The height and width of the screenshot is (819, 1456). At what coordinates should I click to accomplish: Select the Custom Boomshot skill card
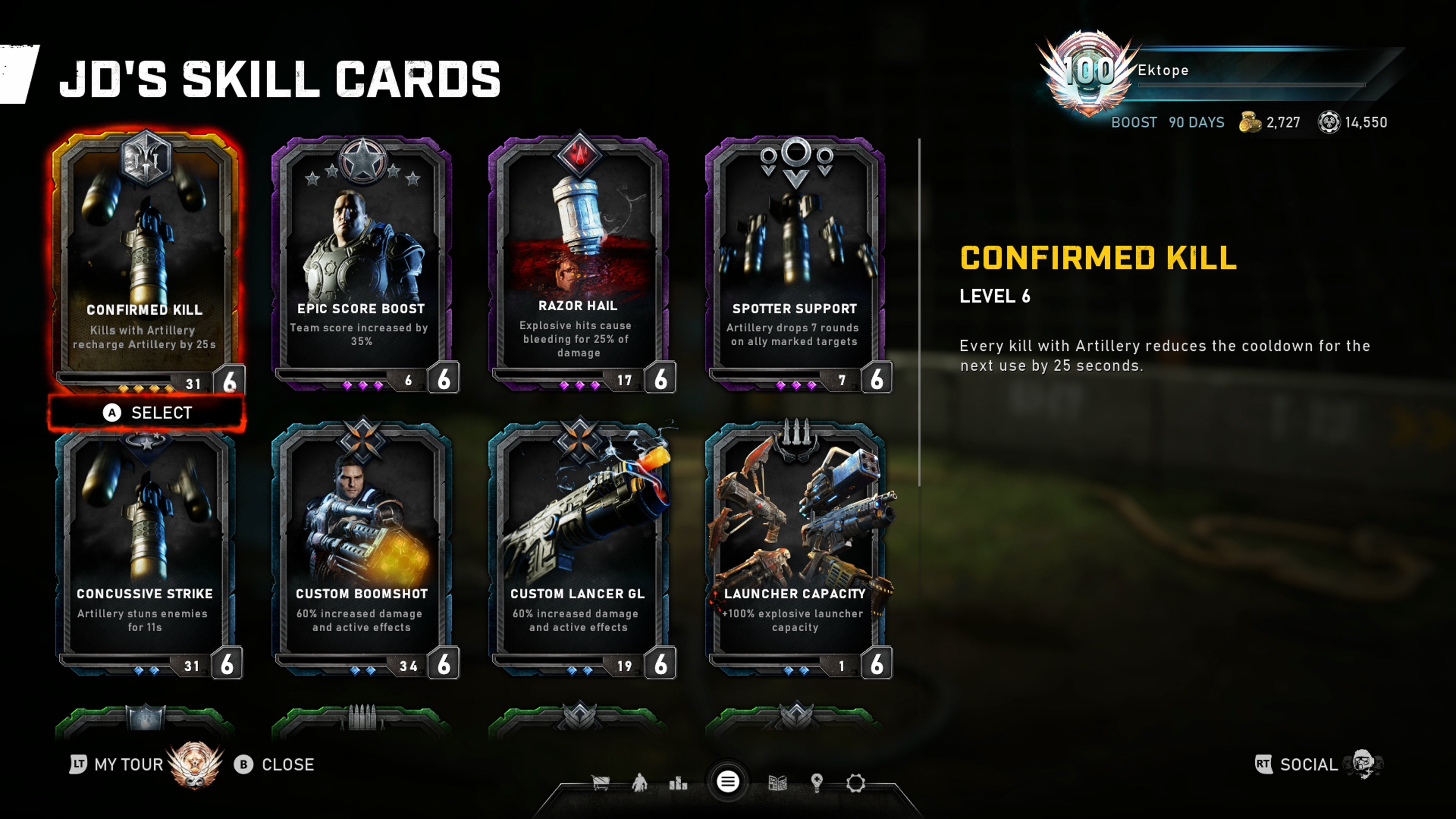tap(362, 548)
